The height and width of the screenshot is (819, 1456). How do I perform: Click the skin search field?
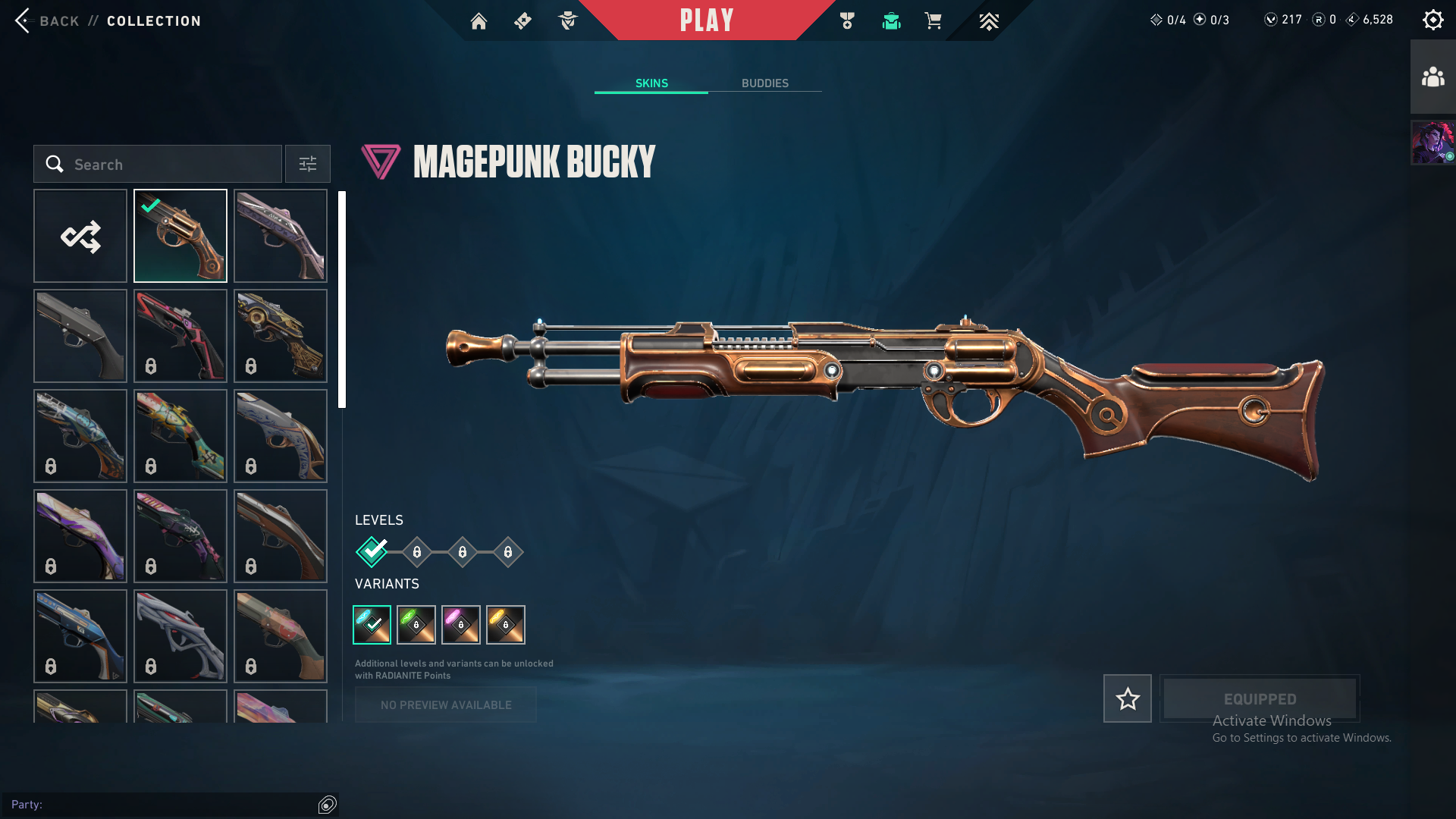[158, 164]
